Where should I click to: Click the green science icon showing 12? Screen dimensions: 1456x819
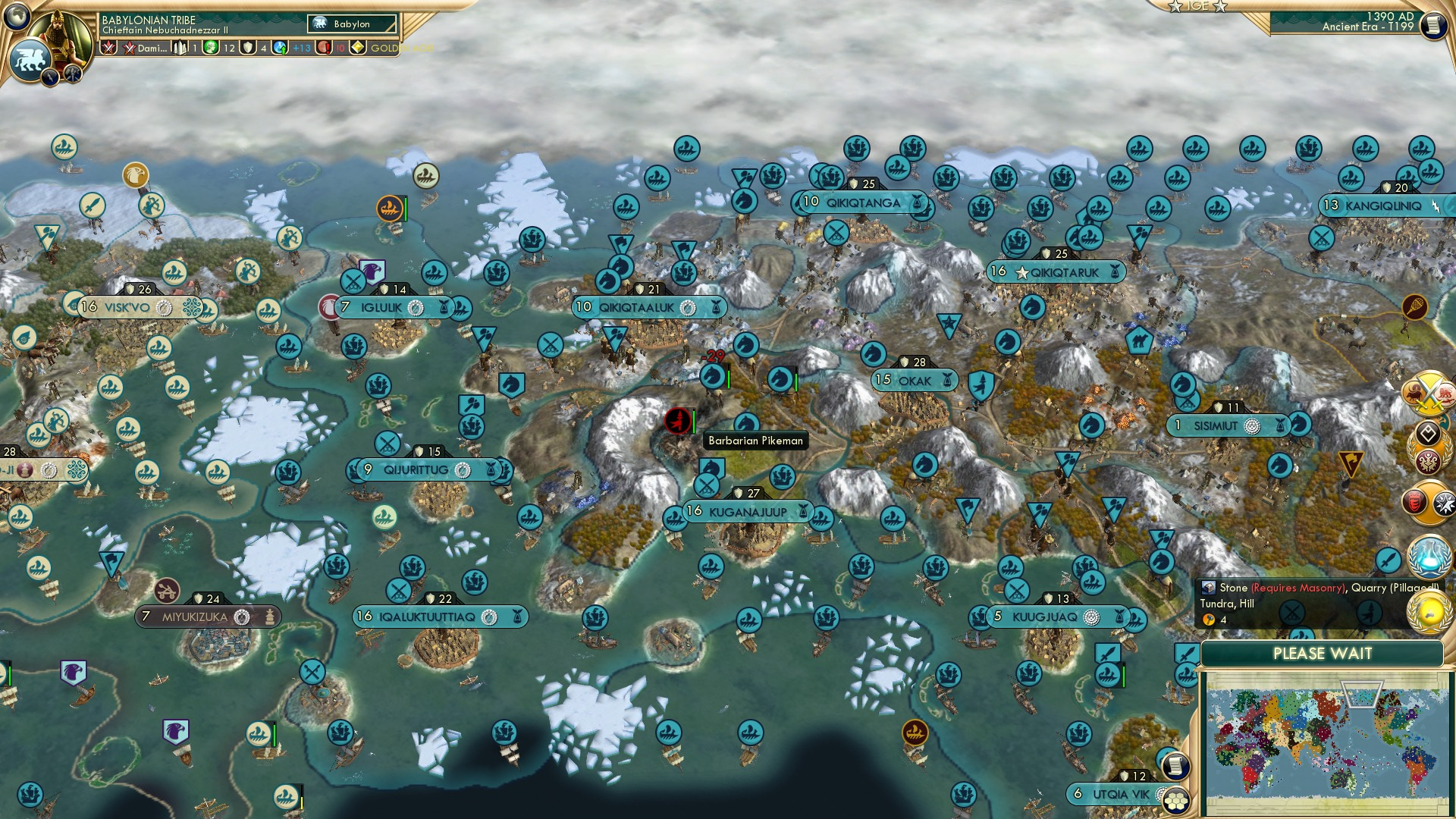click(x=211, y=47)
